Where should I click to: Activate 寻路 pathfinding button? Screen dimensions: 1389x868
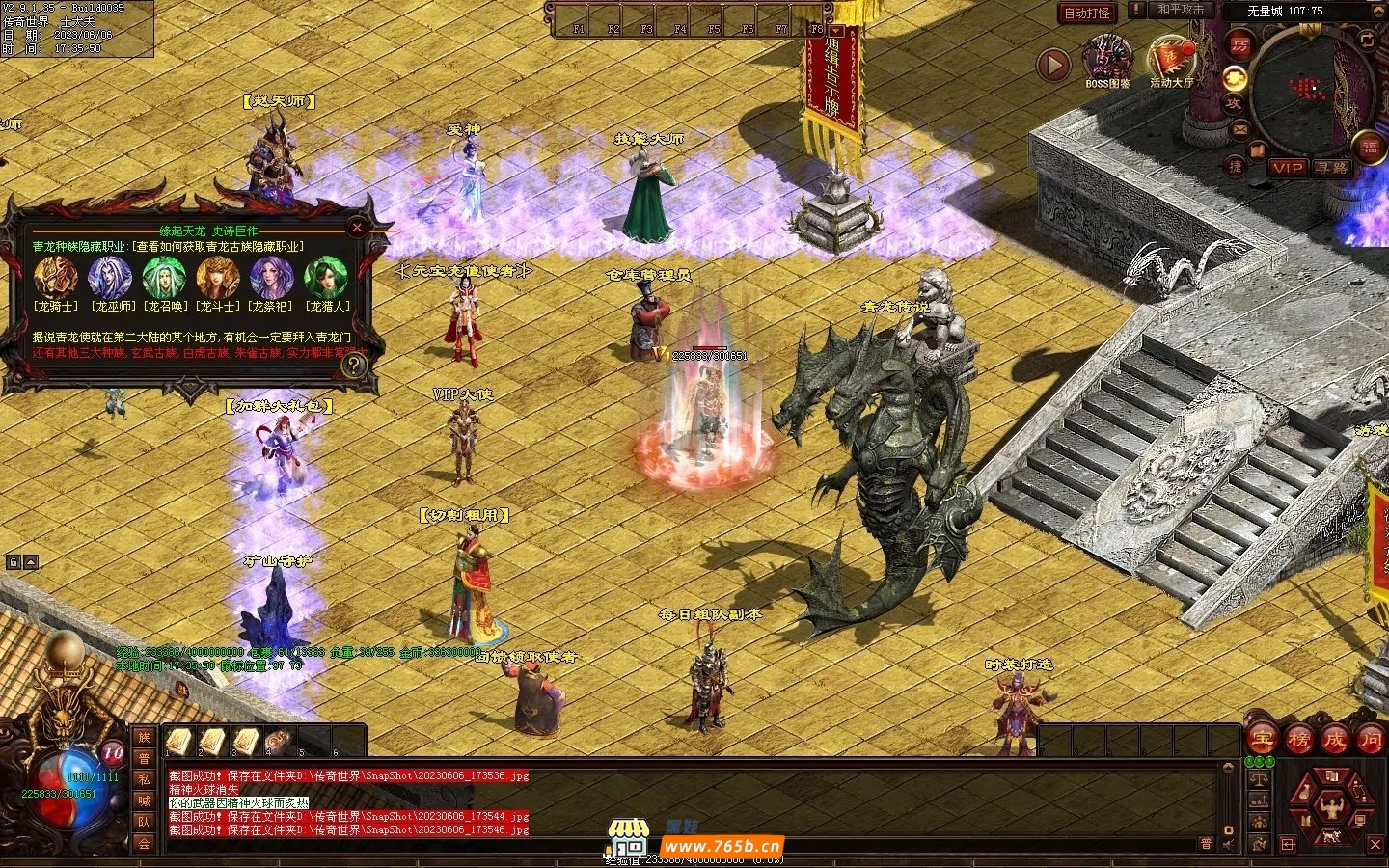tap(1332, 168)
